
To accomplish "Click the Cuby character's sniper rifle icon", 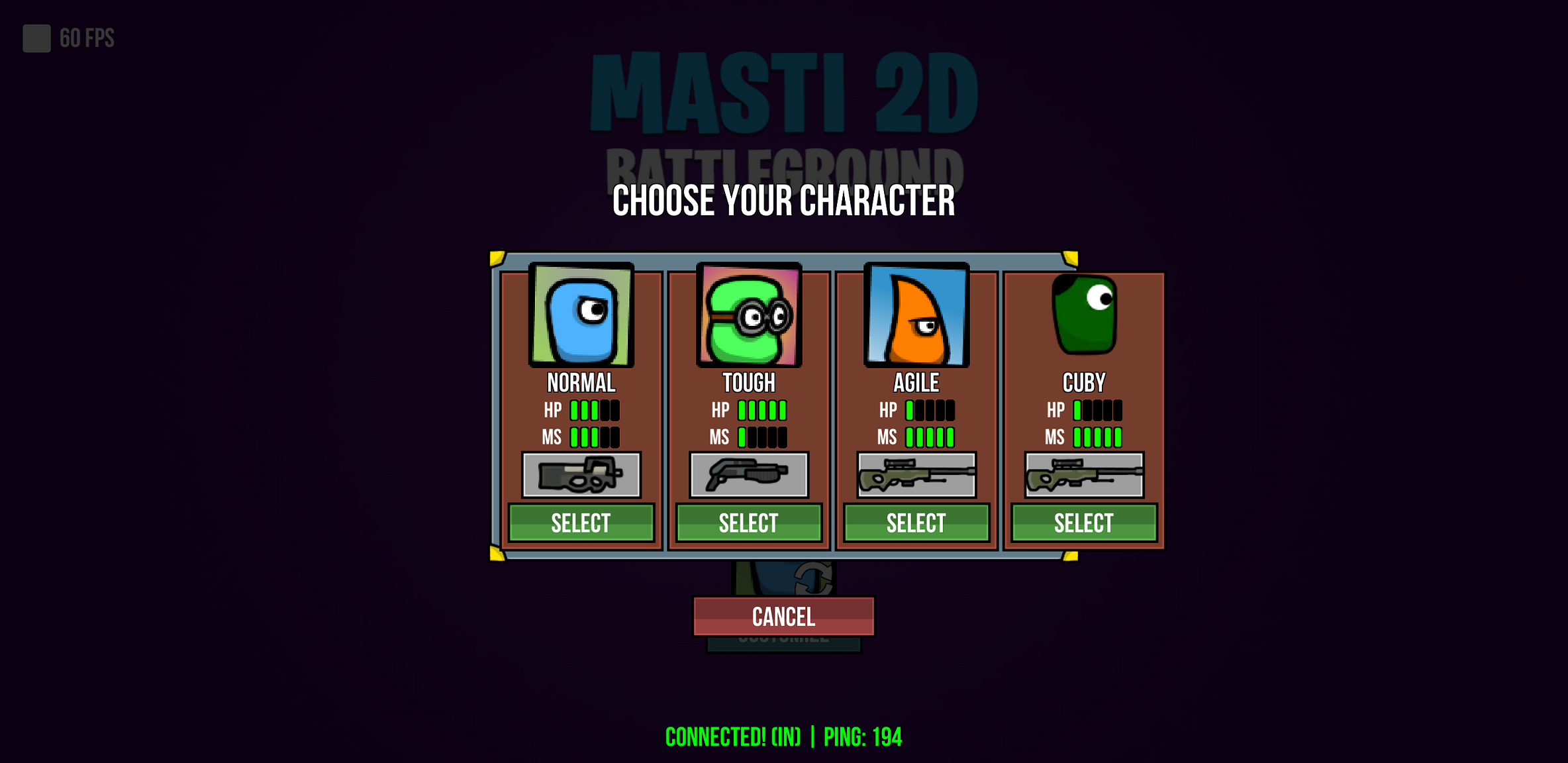I will point(1083,475).
